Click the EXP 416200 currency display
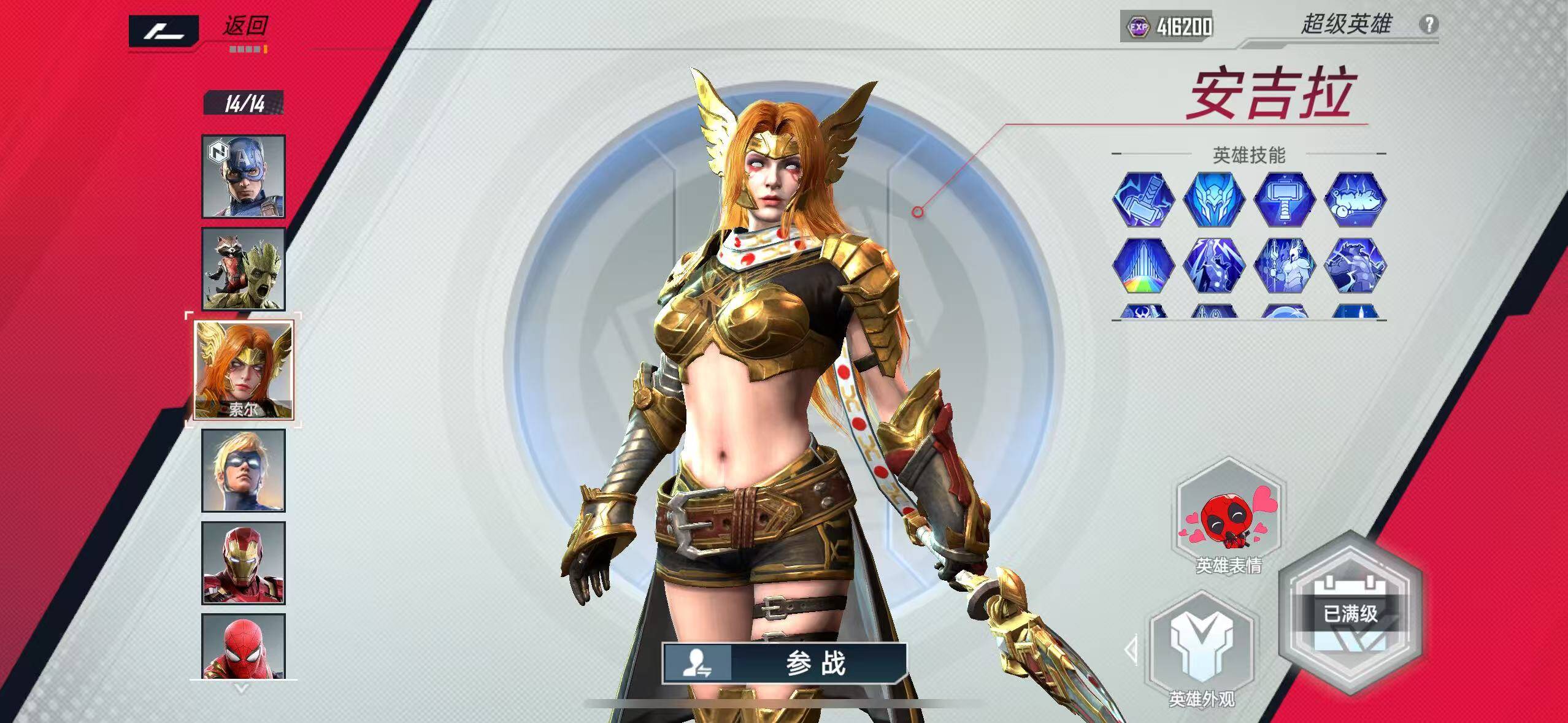1568x723 pixels. (x=1166, y=26)
